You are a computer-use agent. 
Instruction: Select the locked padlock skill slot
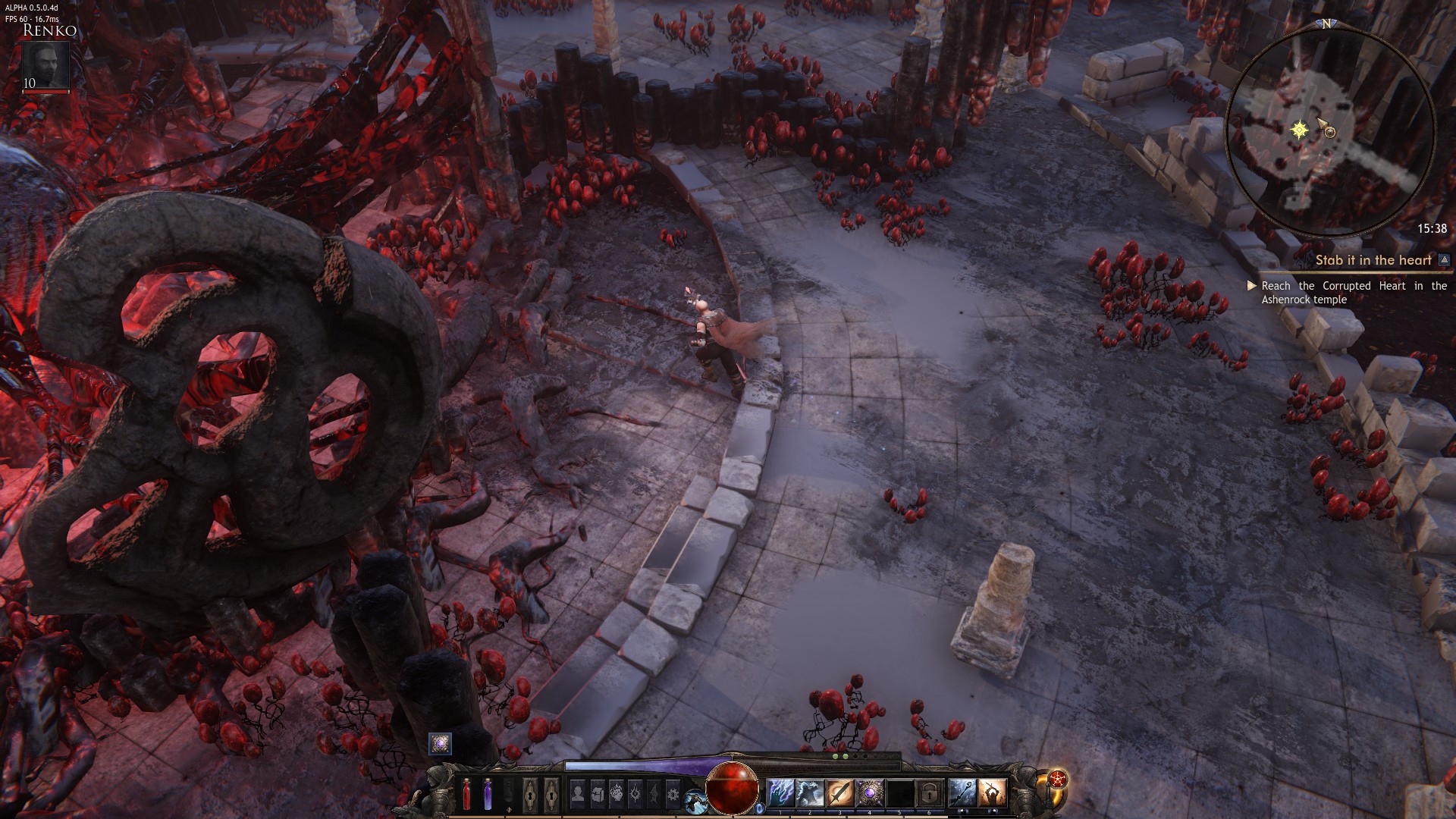coord(928,793)
